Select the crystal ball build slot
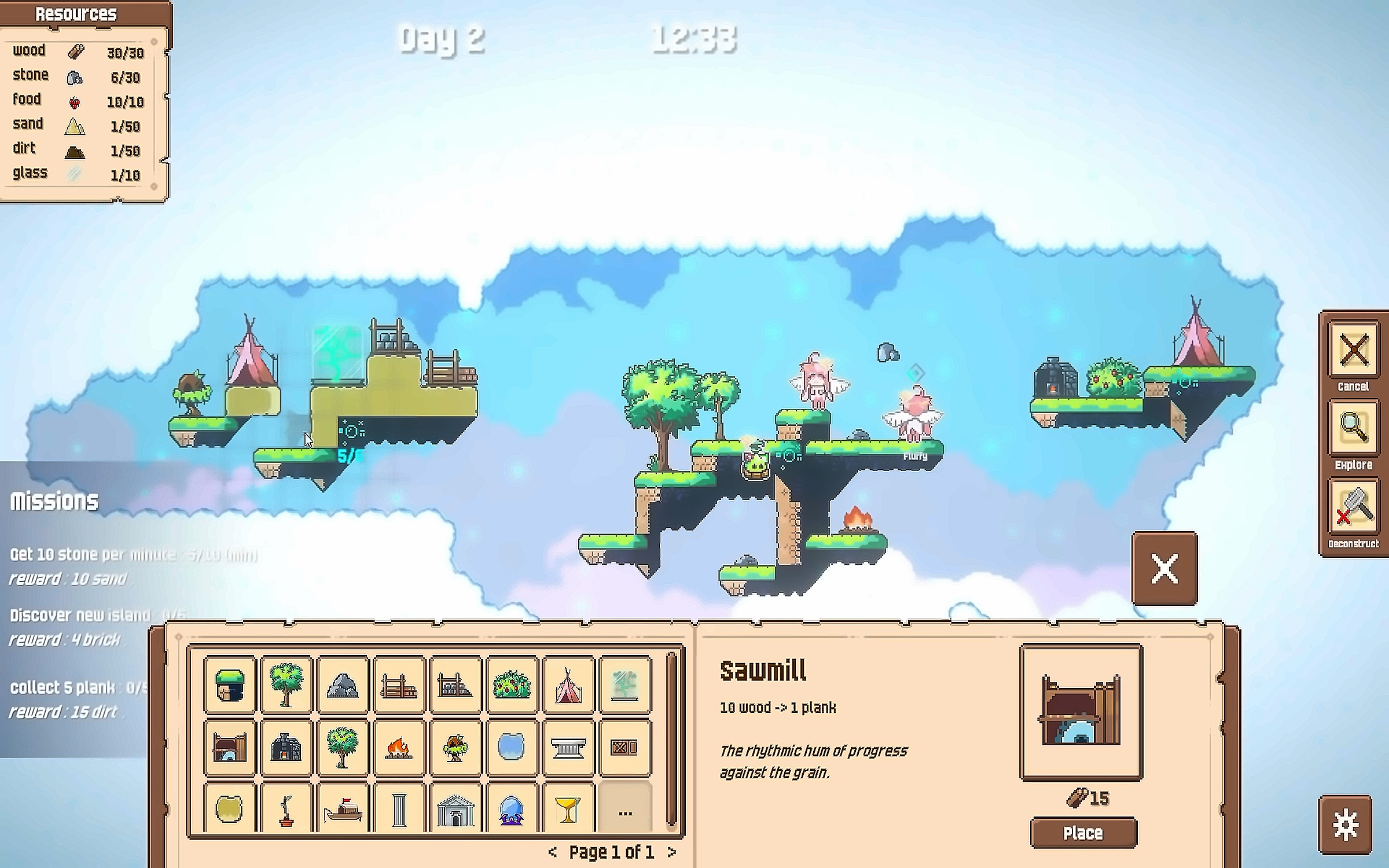The image size is (1389, 868). pyautogui.click(x=512, y=809)
